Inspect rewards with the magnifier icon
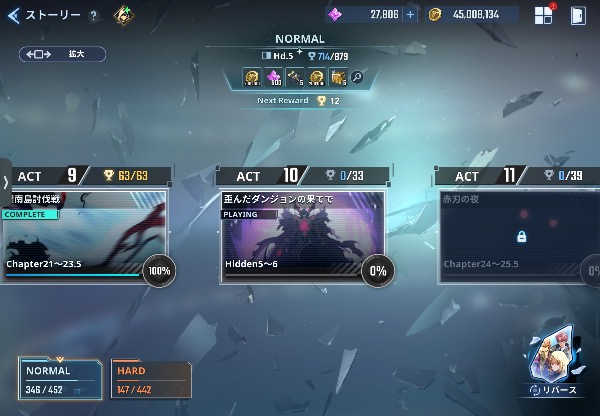The height and width of the screenshot is (416, 600). 357,76
